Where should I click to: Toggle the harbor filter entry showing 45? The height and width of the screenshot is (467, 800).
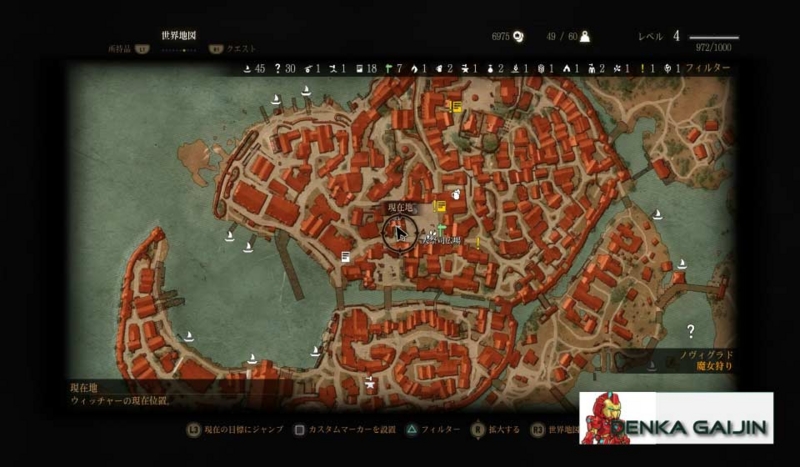click(254, 68)
